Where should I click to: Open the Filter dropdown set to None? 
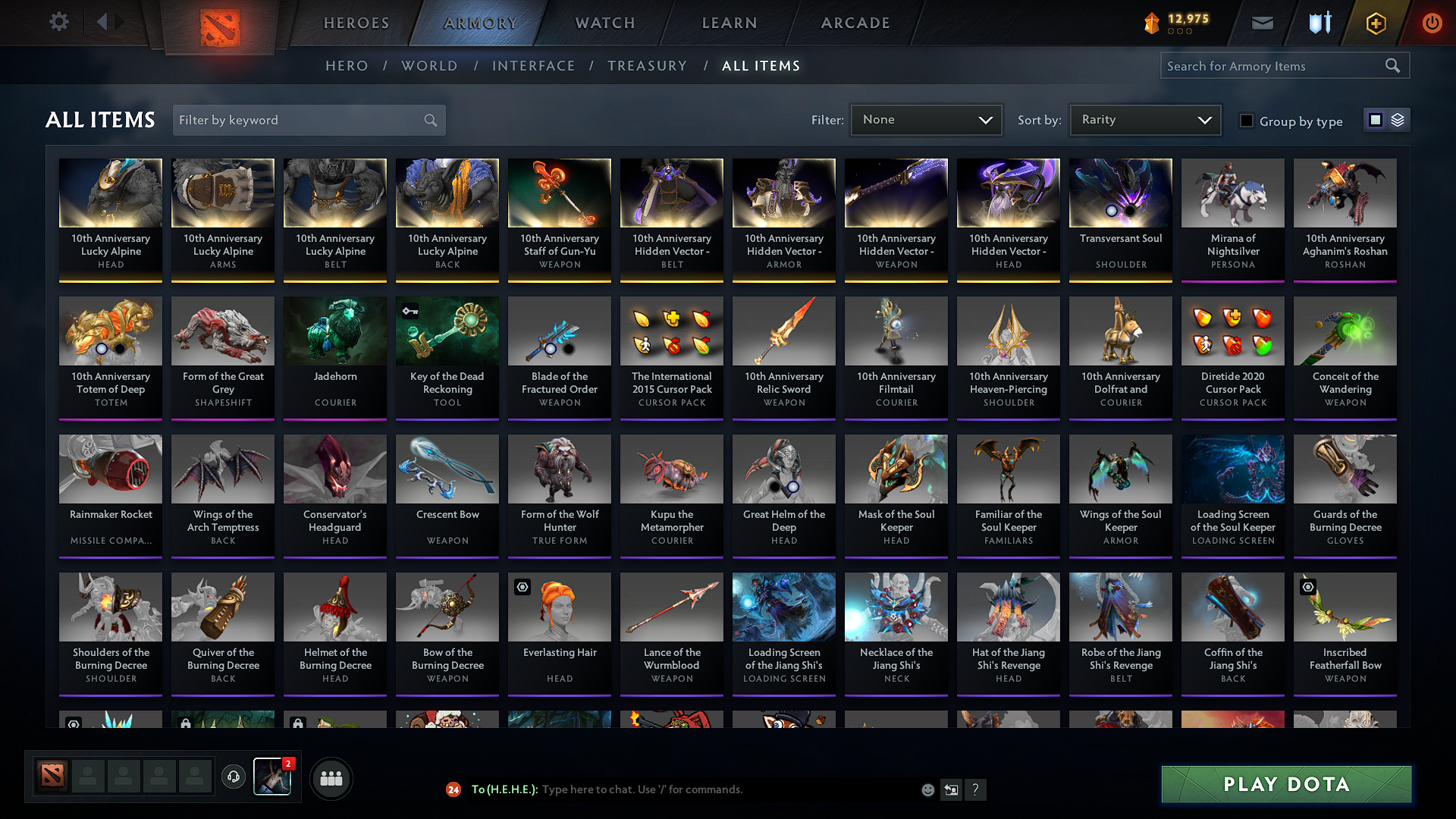(926, 120)
